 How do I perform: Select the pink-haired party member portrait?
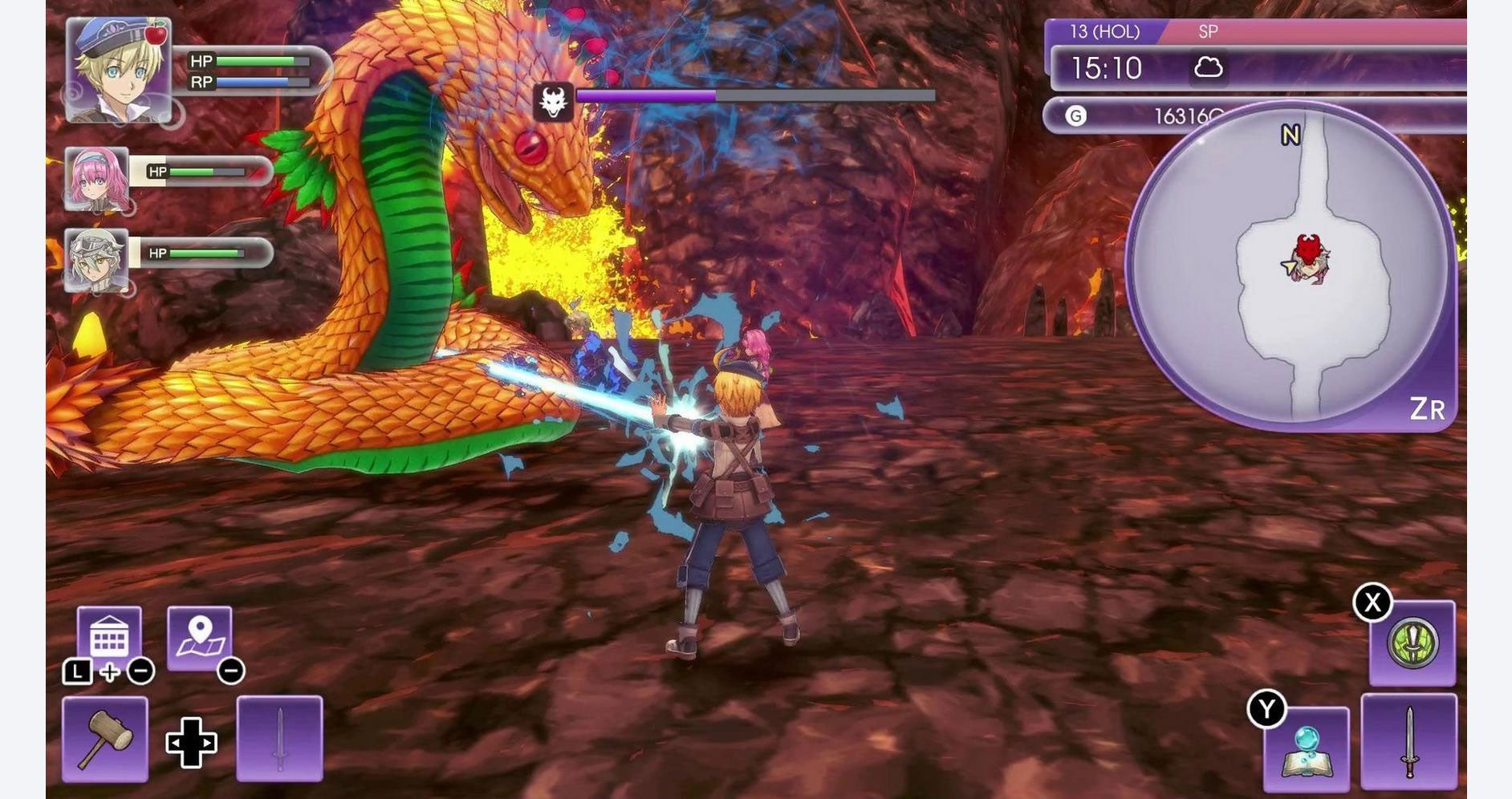96,179
